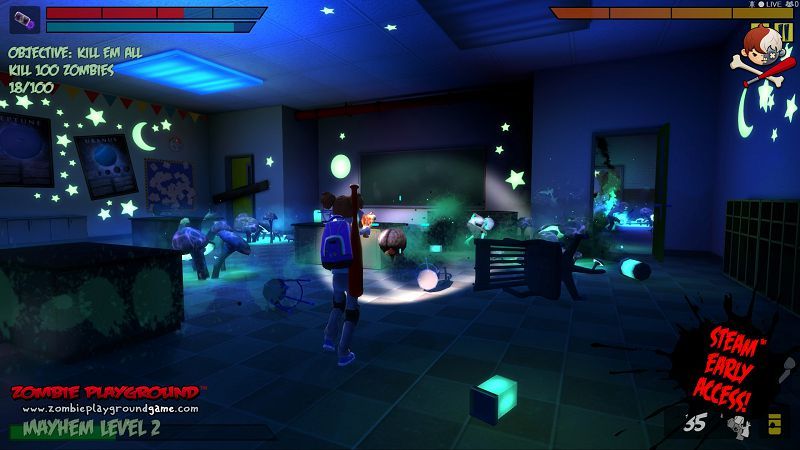Select the purple flashlight item slot
The image size is (800, 450).
25,21
